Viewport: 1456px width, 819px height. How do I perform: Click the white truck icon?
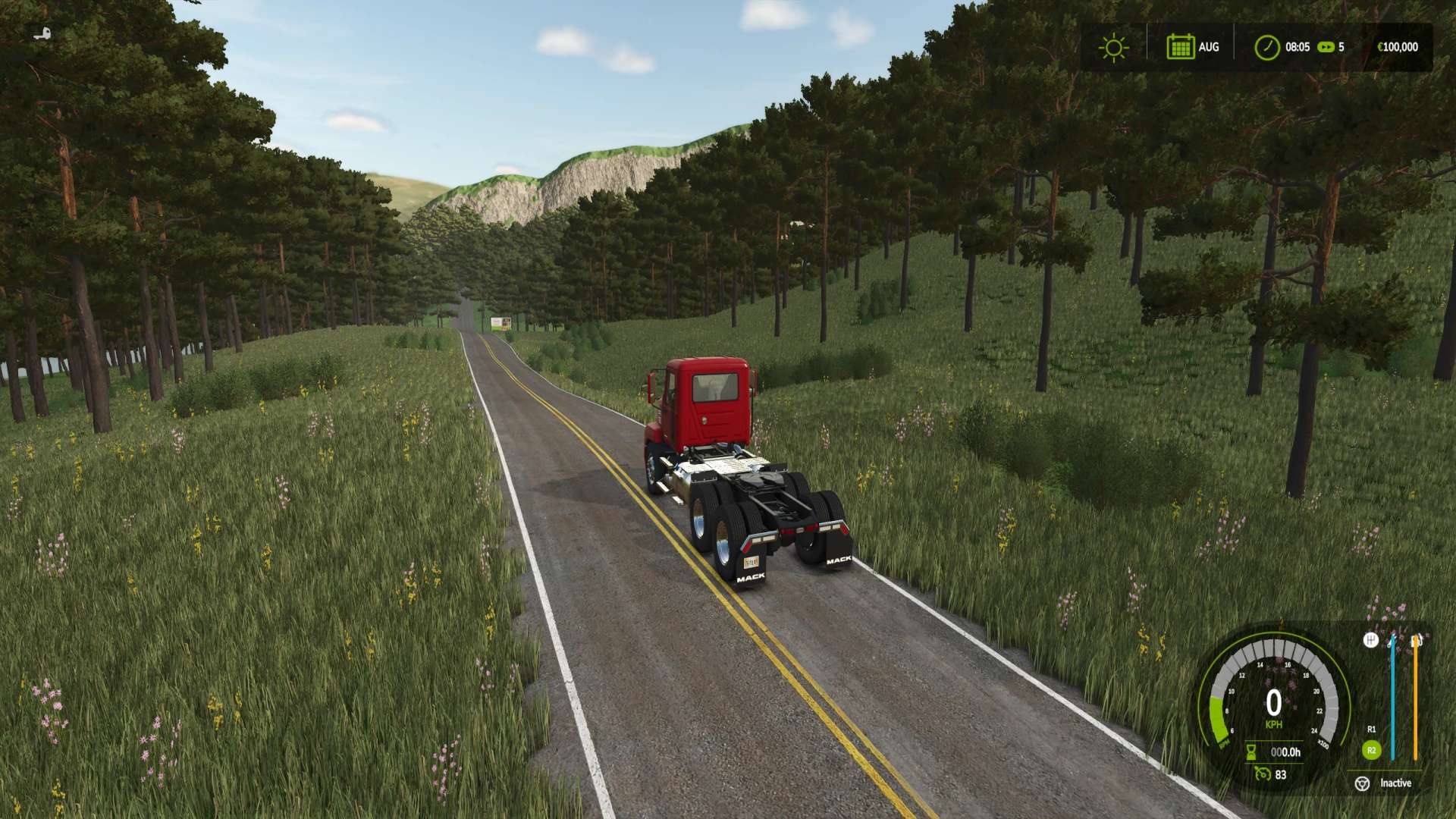(44, 33)
